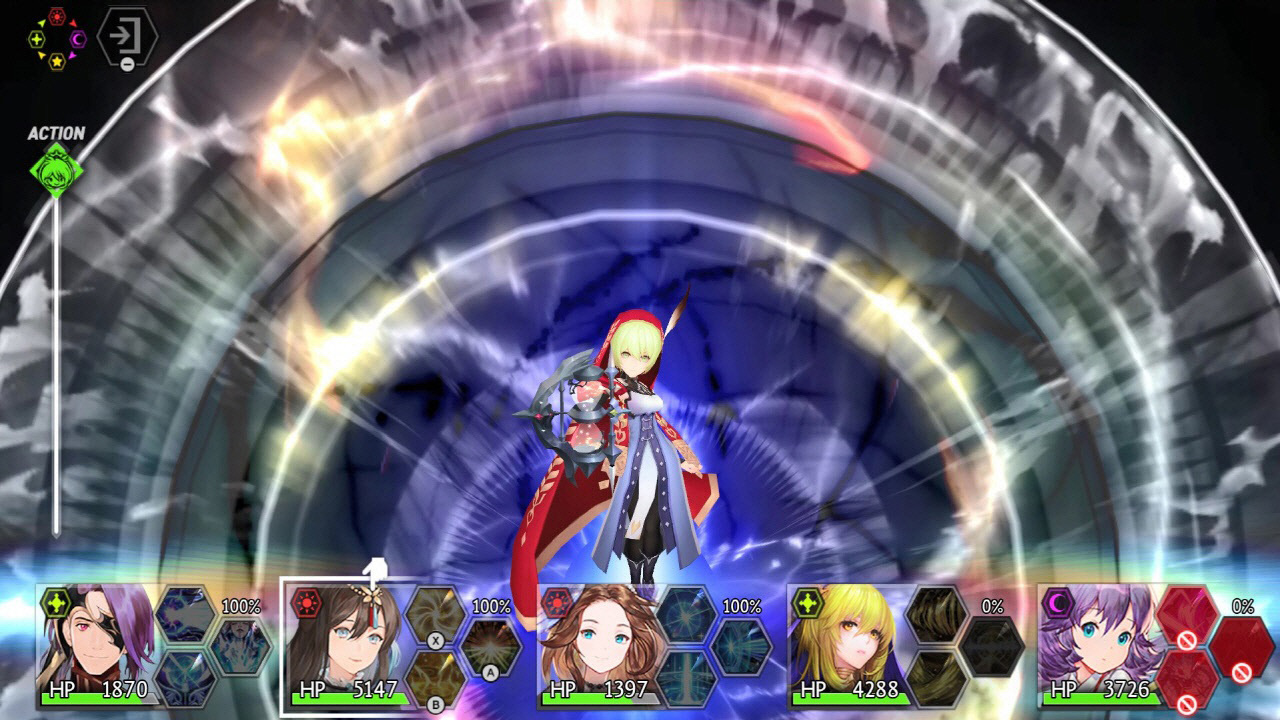Click the yellow arrow pointer beside the cross hex
Screen dimensions: 1280x720
pos(41,23)
